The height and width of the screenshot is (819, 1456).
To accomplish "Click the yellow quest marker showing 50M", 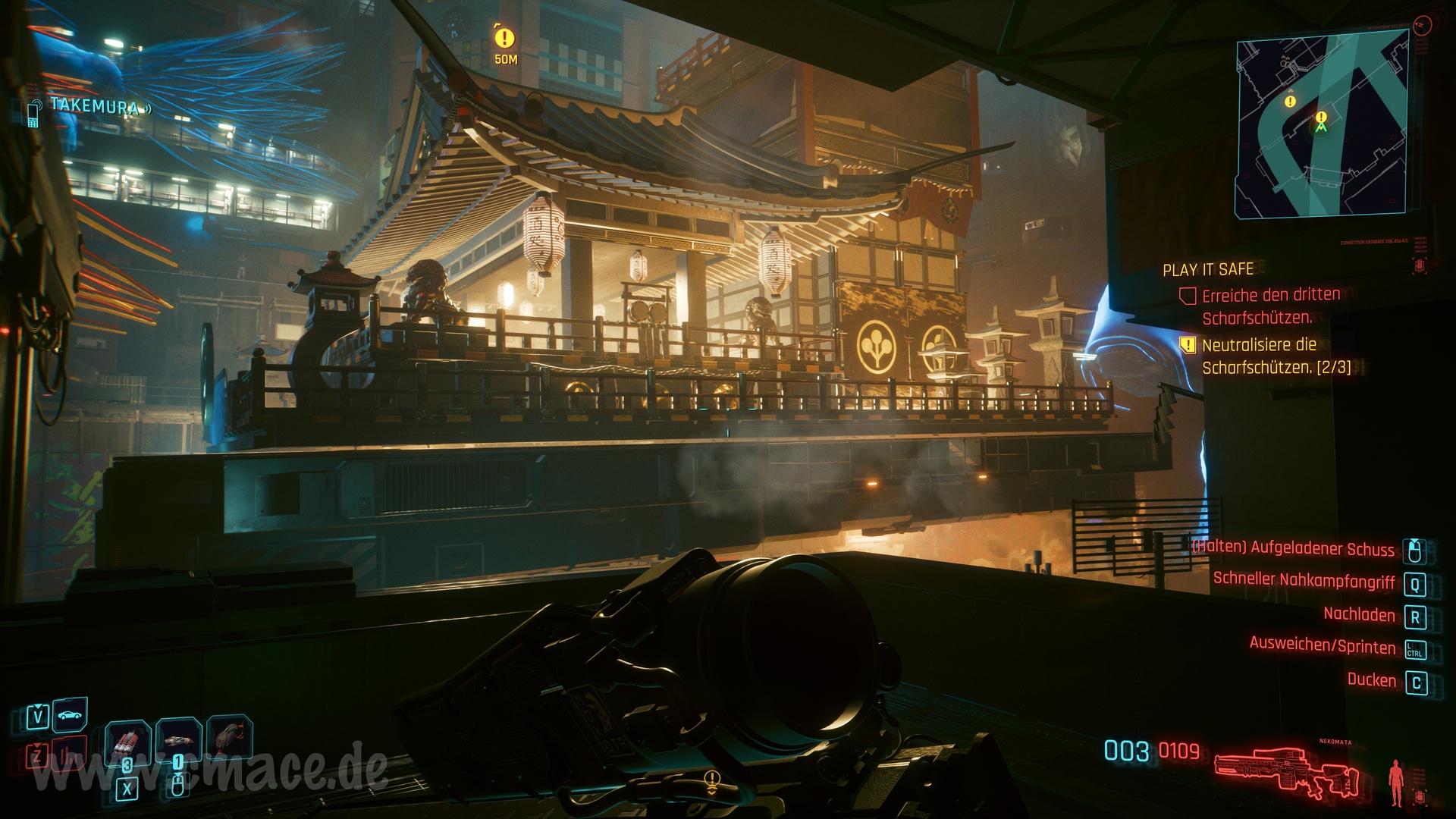I will (x=504, y=38).
